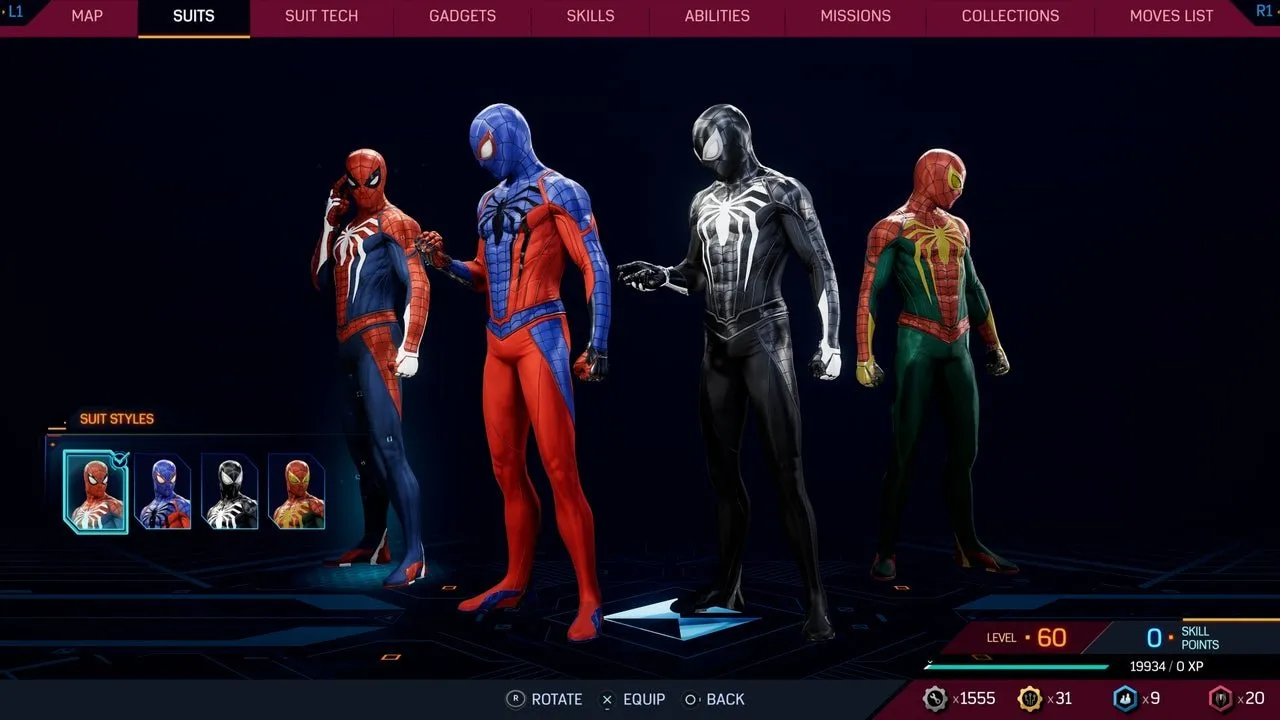Screen dimensions: 1280x720
Task: Open the Collections tab
Action: coord(1010,16)
